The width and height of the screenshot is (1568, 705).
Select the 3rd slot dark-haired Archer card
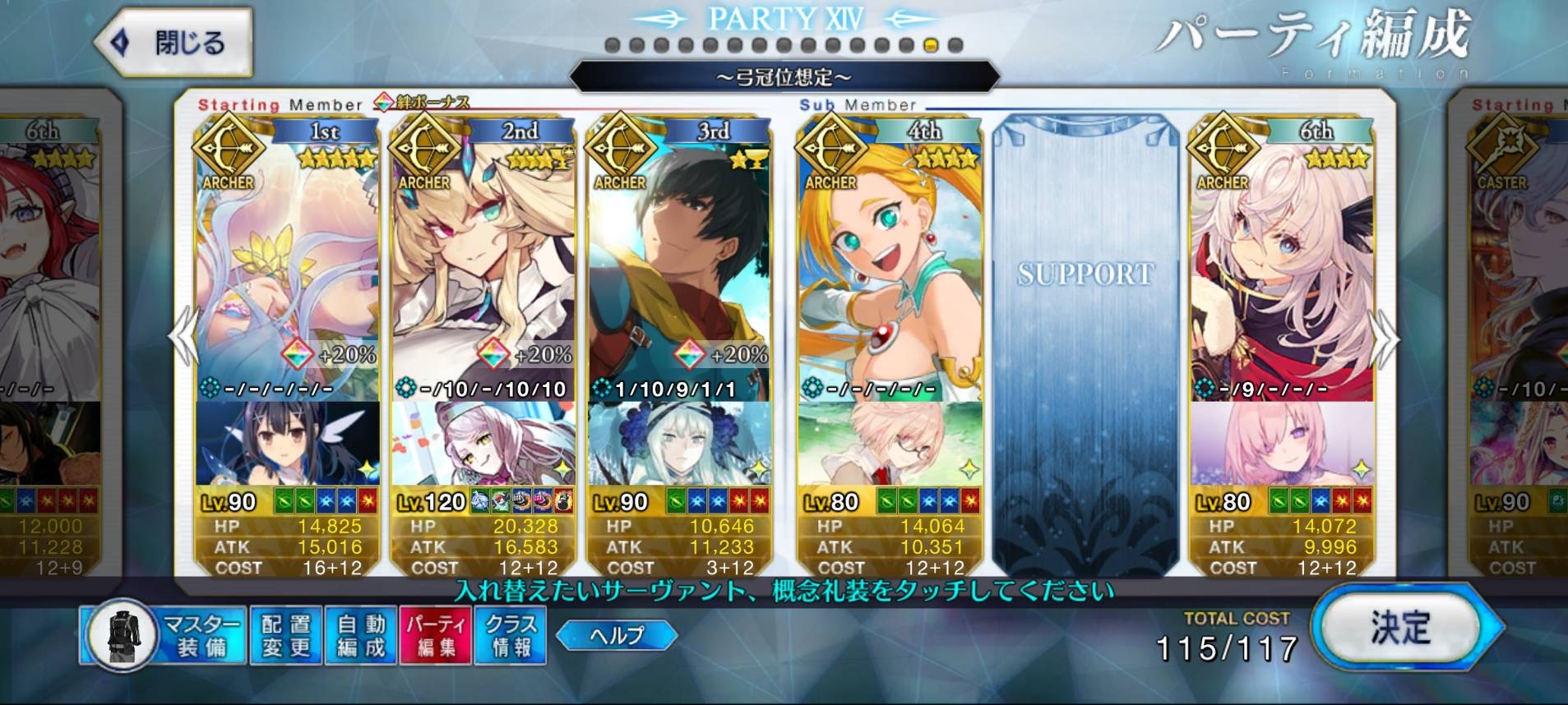pyautogui.click(x=679, y=263)
